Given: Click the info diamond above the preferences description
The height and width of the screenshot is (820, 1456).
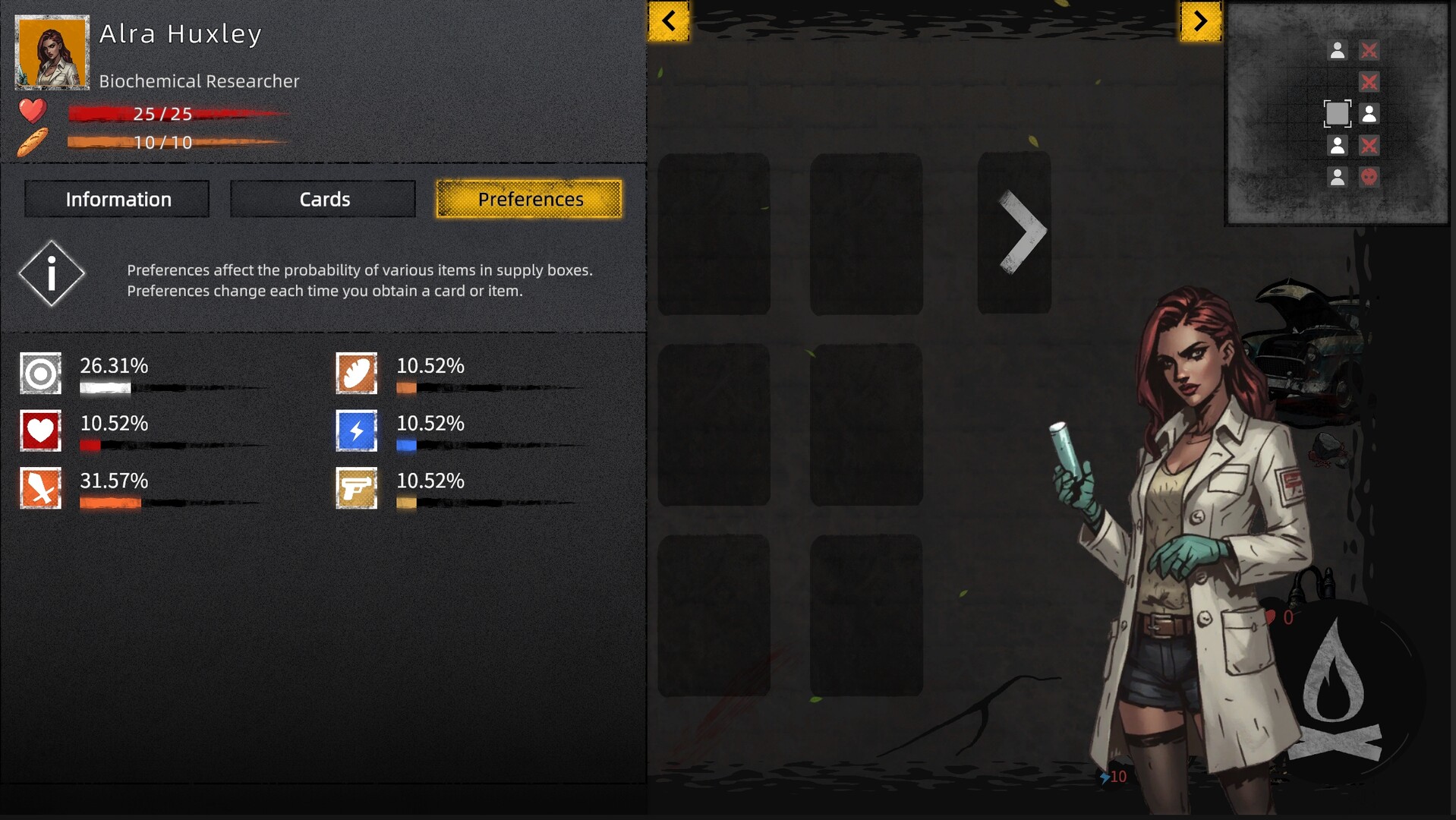Looking at the screenshot, I should click(51, 273).
